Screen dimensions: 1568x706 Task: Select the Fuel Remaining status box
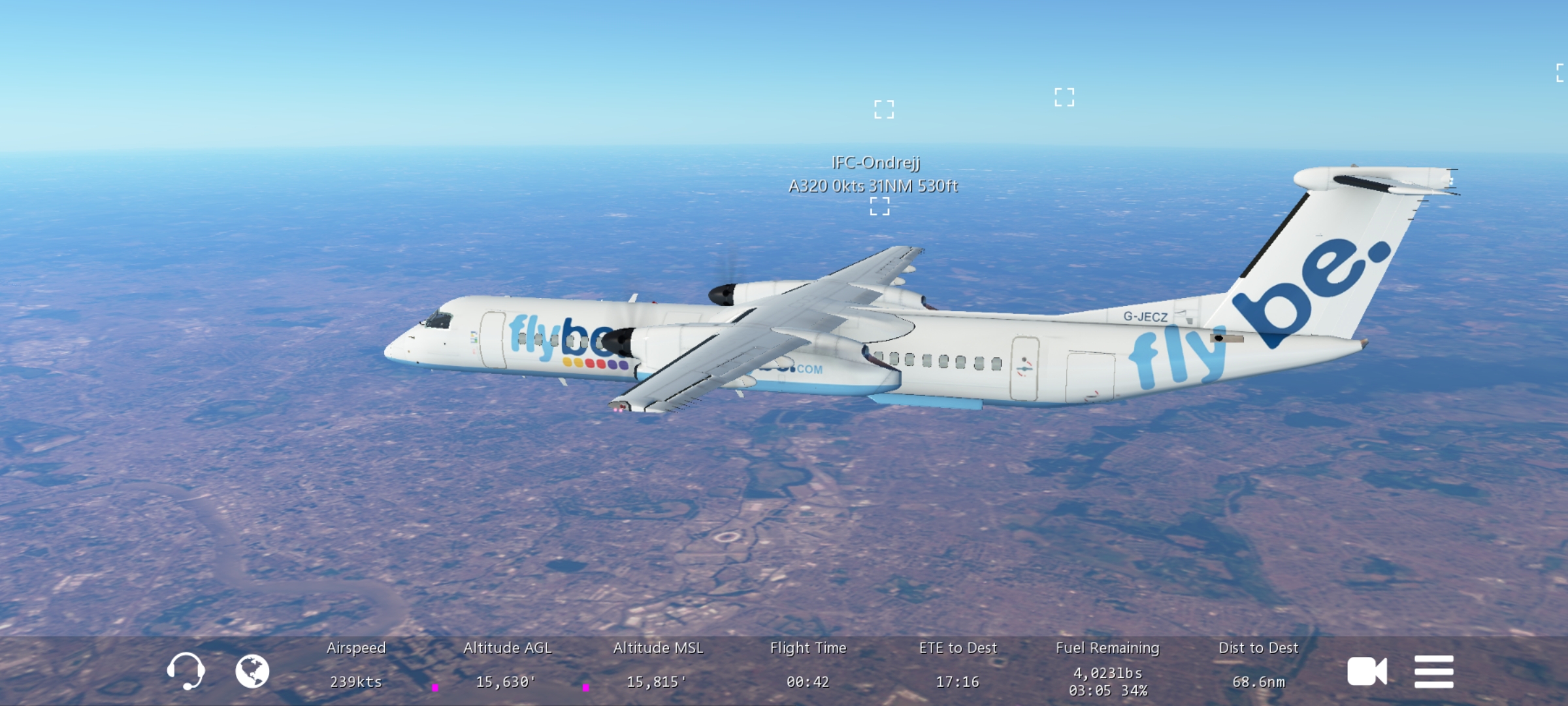[x=1108, y=667]
